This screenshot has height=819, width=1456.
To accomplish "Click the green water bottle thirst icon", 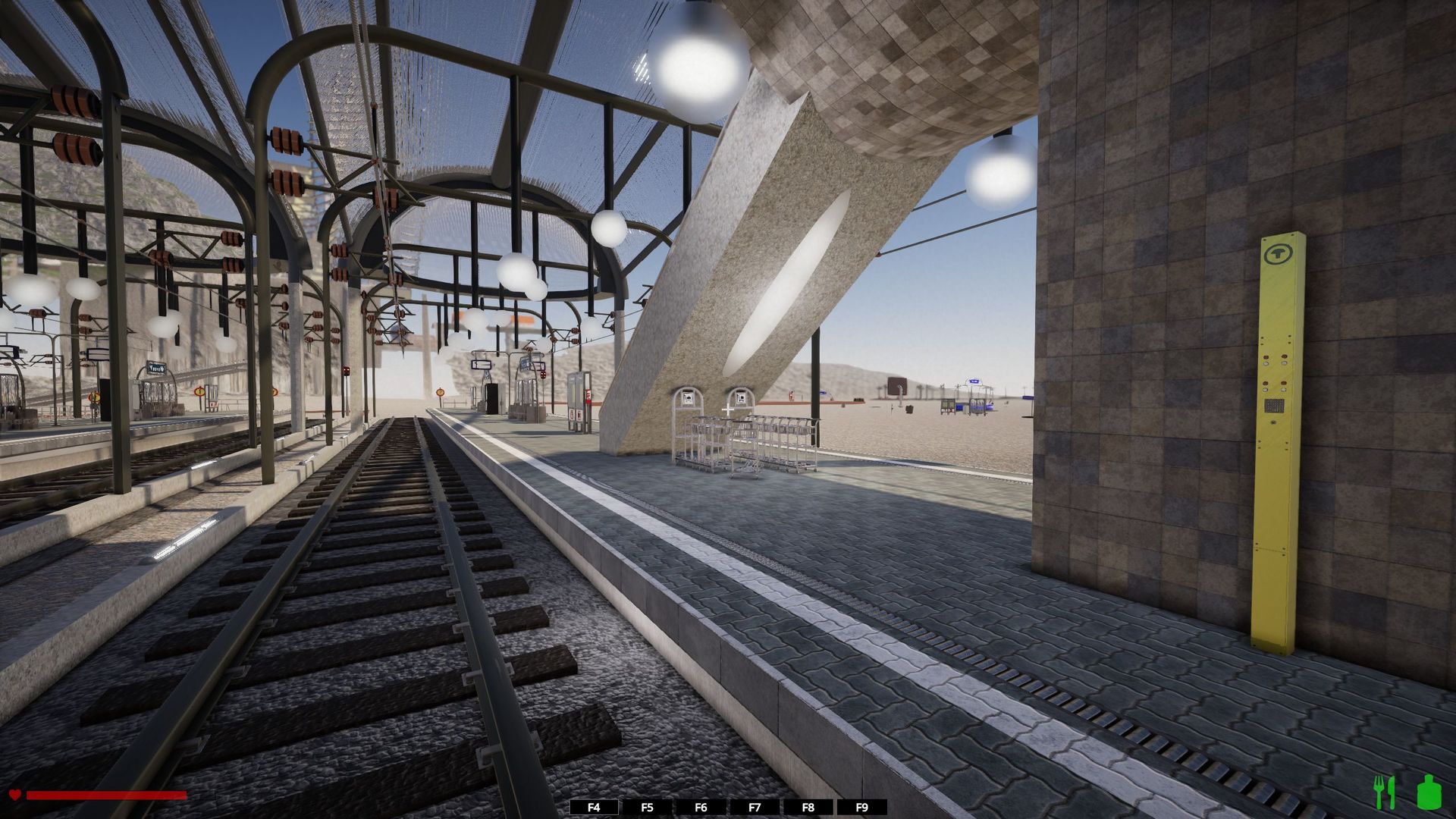I will pos(1429,792).
